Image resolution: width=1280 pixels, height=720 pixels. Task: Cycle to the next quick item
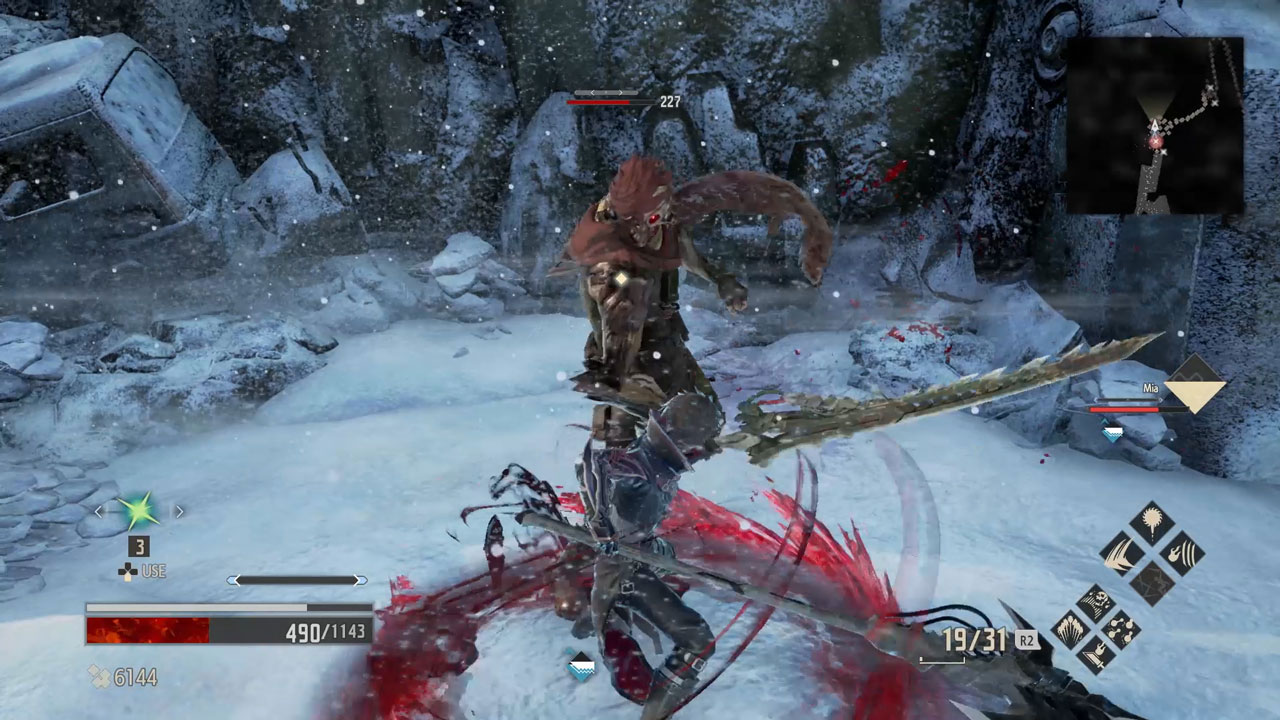(x=179, y=511)
